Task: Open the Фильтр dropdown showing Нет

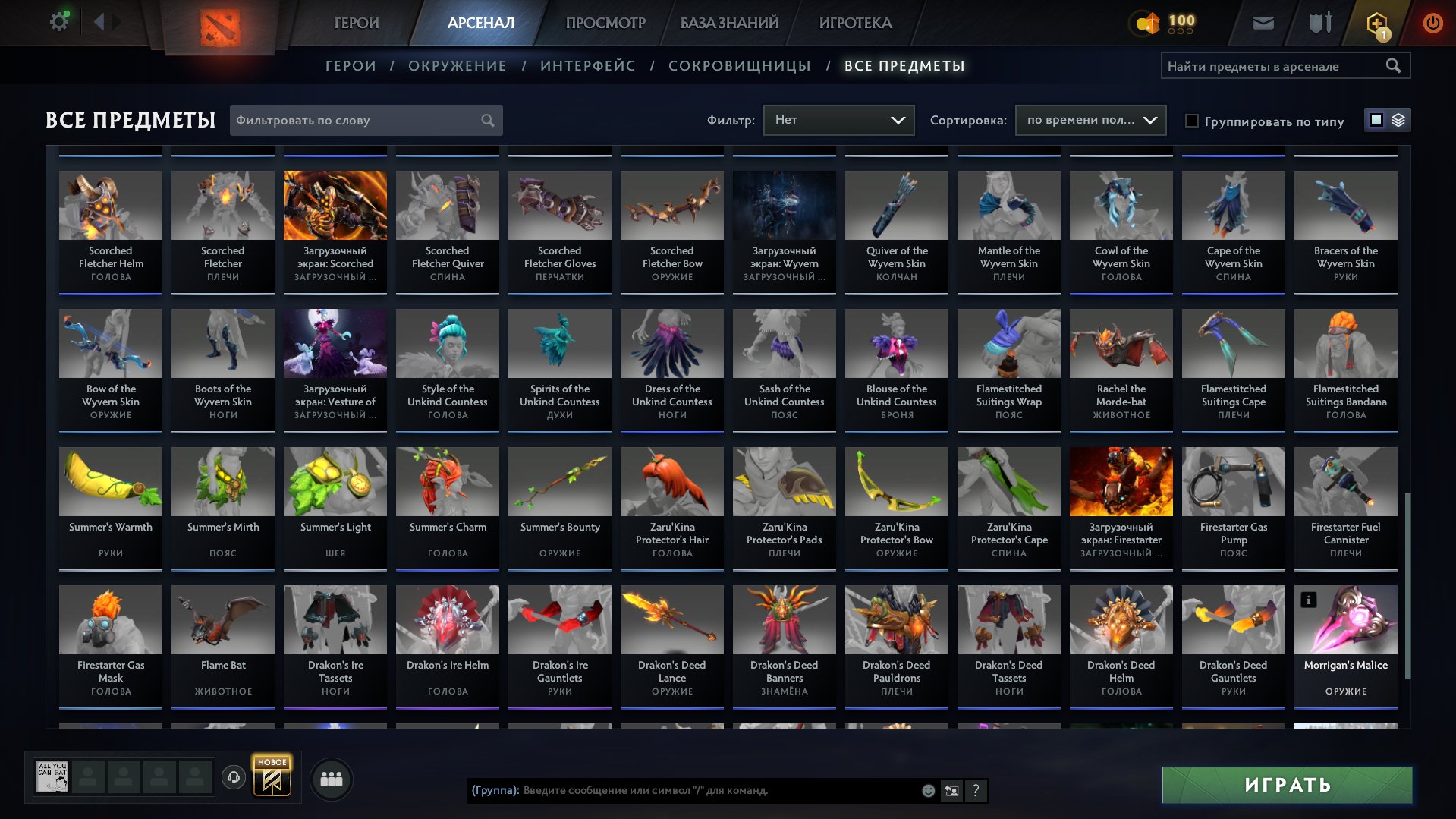Action: pos(838,119)
